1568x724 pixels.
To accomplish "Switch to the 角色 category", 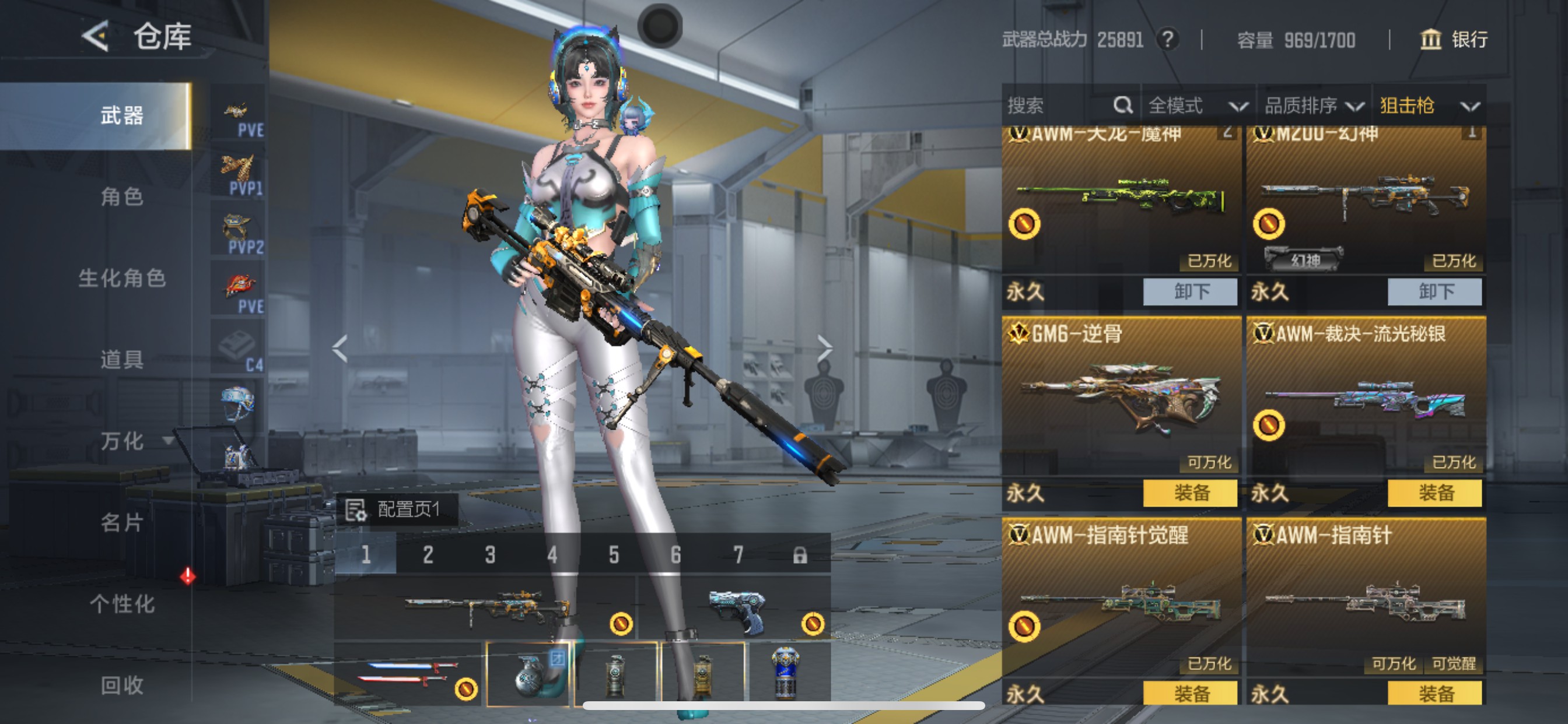I will (x=122, y=196).
